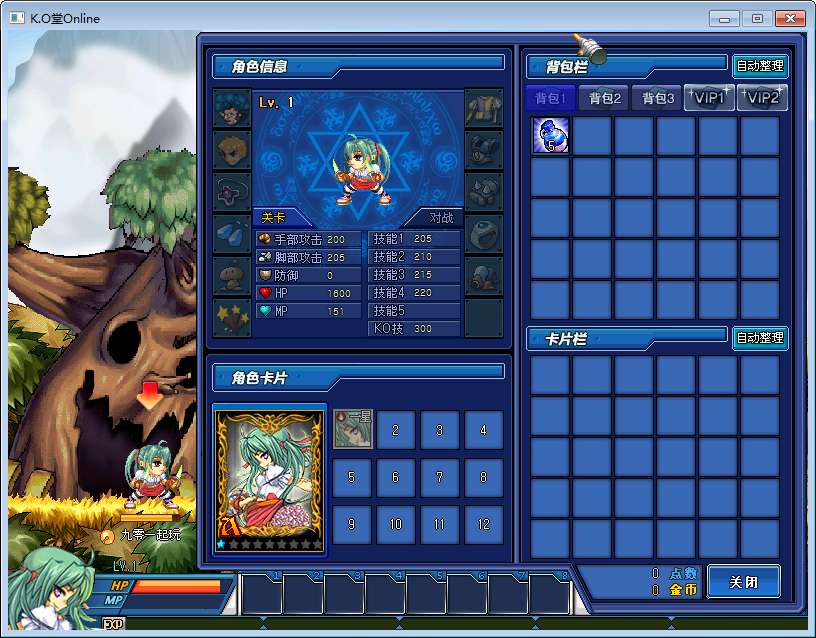The image size is (816, 638).
Task: Switch to the VIP1 bag tab
Action: [x=709, y=98]
